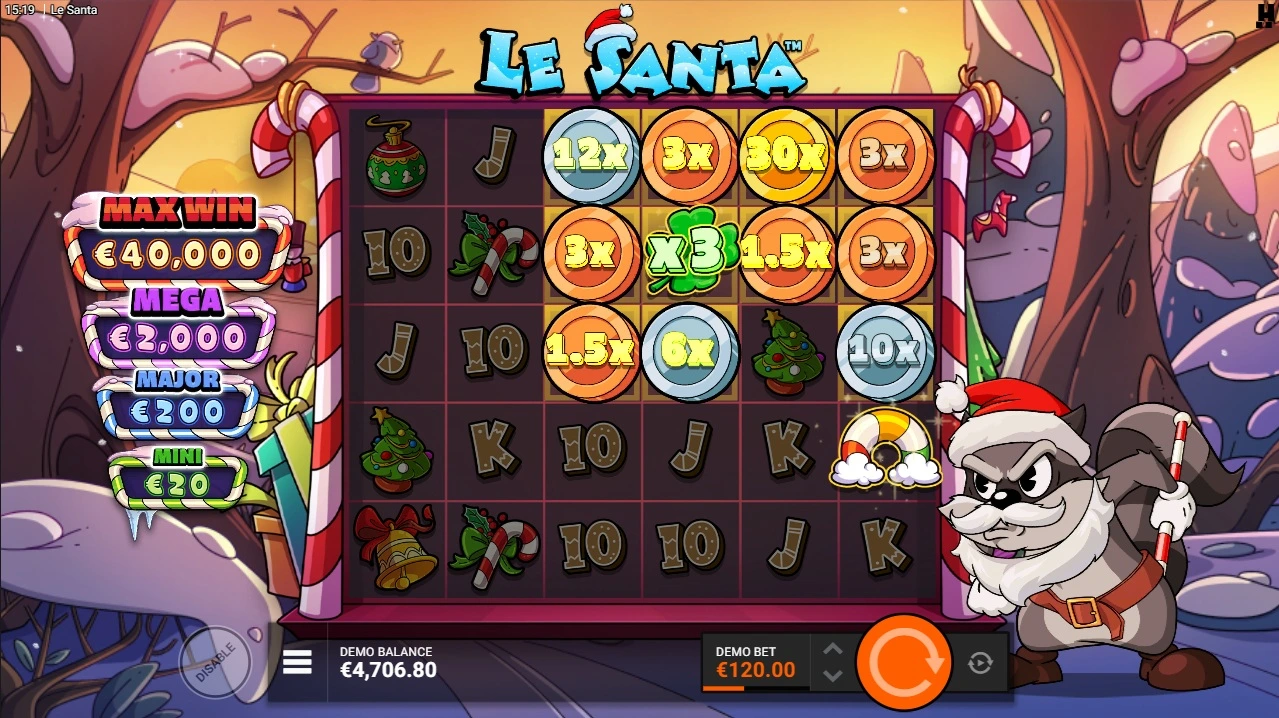Increase the demo bet amount
1279x718 pixels.
[x=832, y=649]
